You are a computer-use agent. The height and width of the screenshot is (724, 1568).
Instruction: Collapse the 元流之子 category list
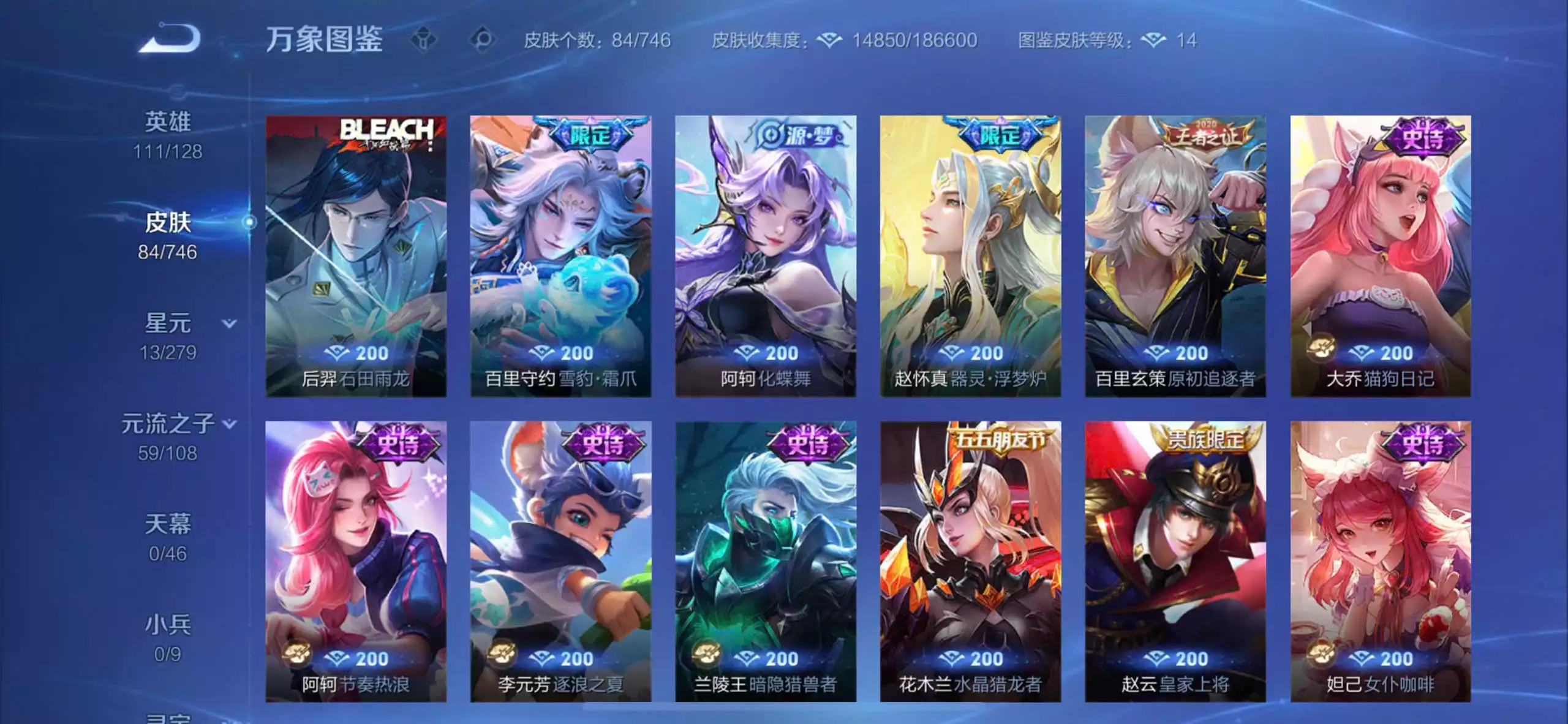228,423
